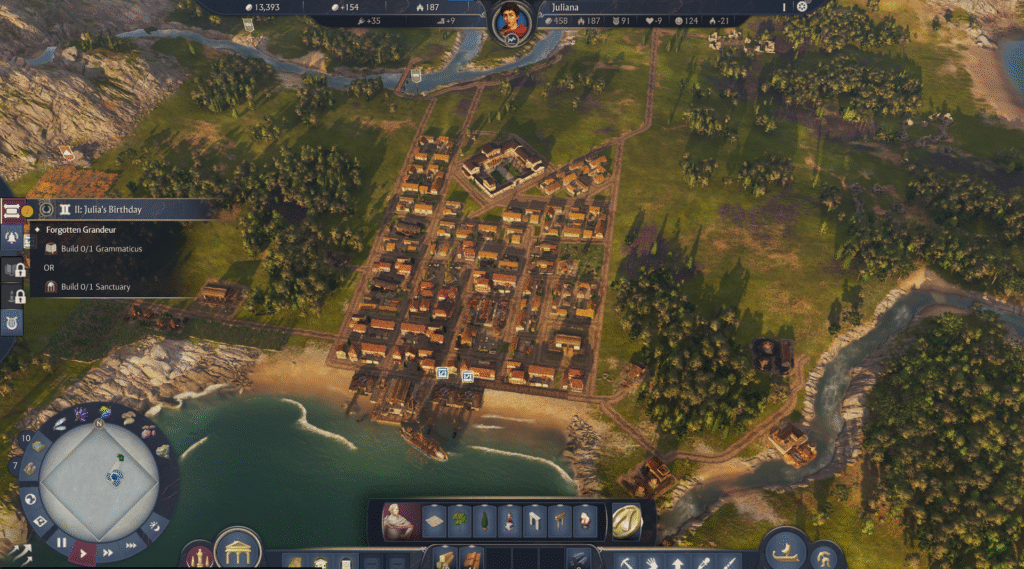Screen dimensions: 1024x569
Task: Pause the game speed
Action: [61, 543]
